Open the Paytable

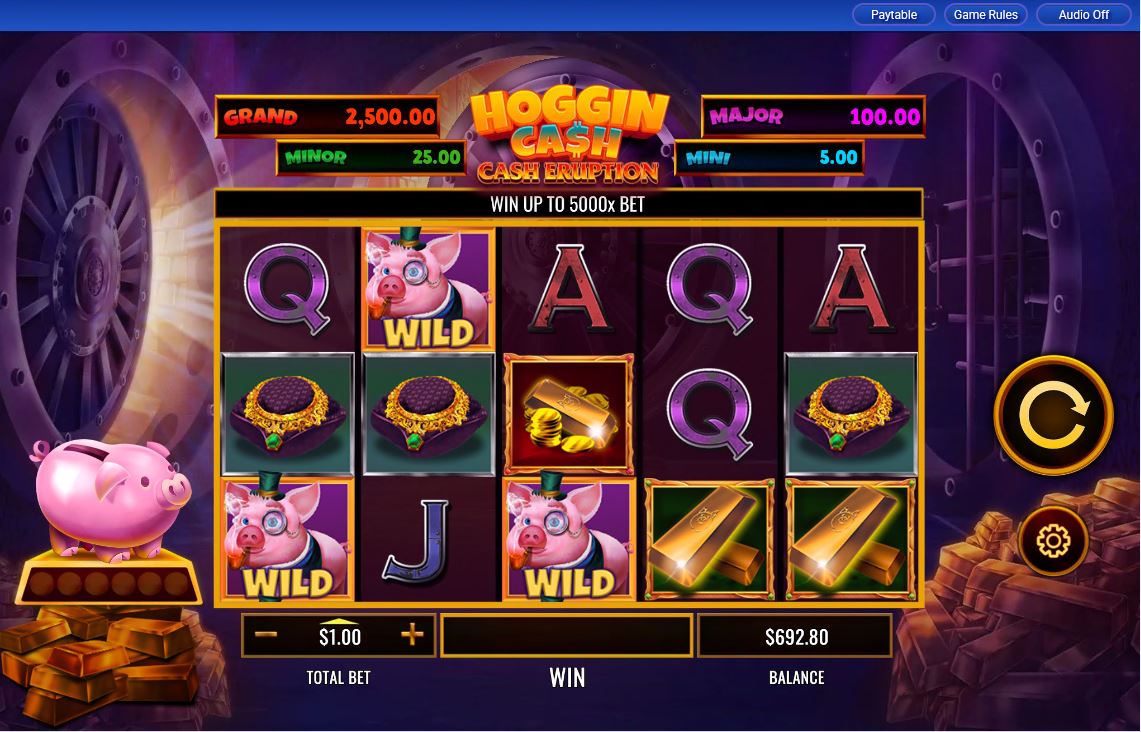(893, 15)
